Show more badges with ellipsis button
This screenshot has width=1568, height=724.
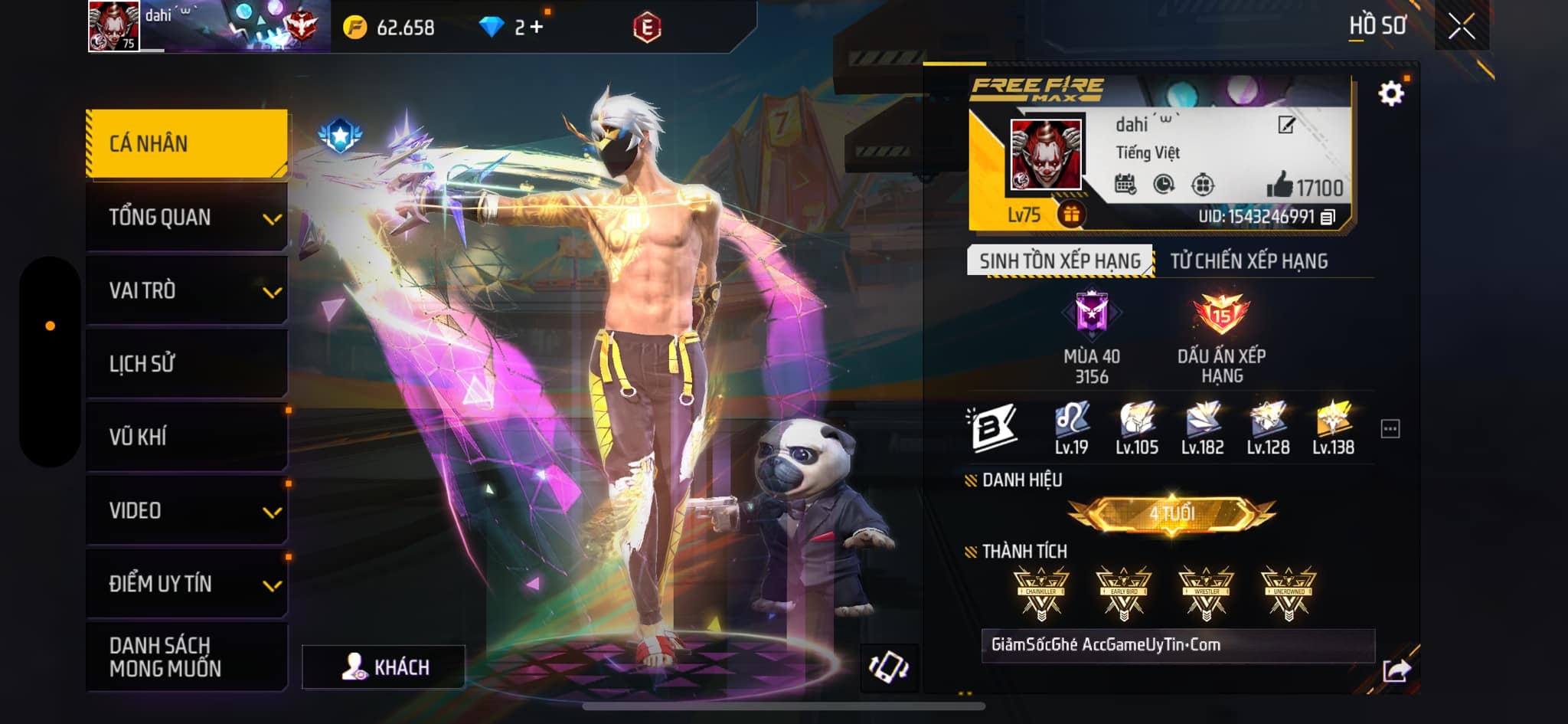[x=1390, y=429]
